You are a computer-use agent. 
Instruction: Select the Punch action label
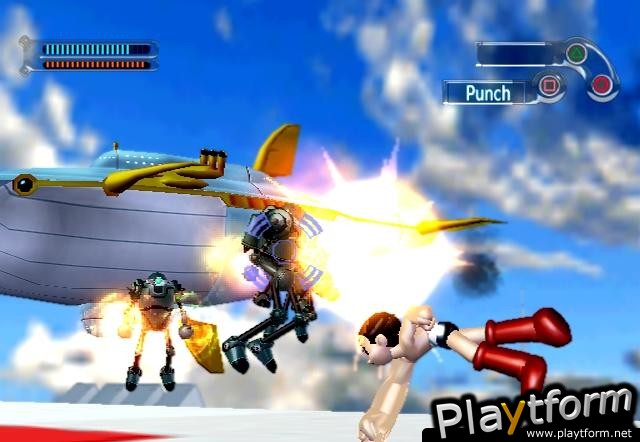click(489, 93)
